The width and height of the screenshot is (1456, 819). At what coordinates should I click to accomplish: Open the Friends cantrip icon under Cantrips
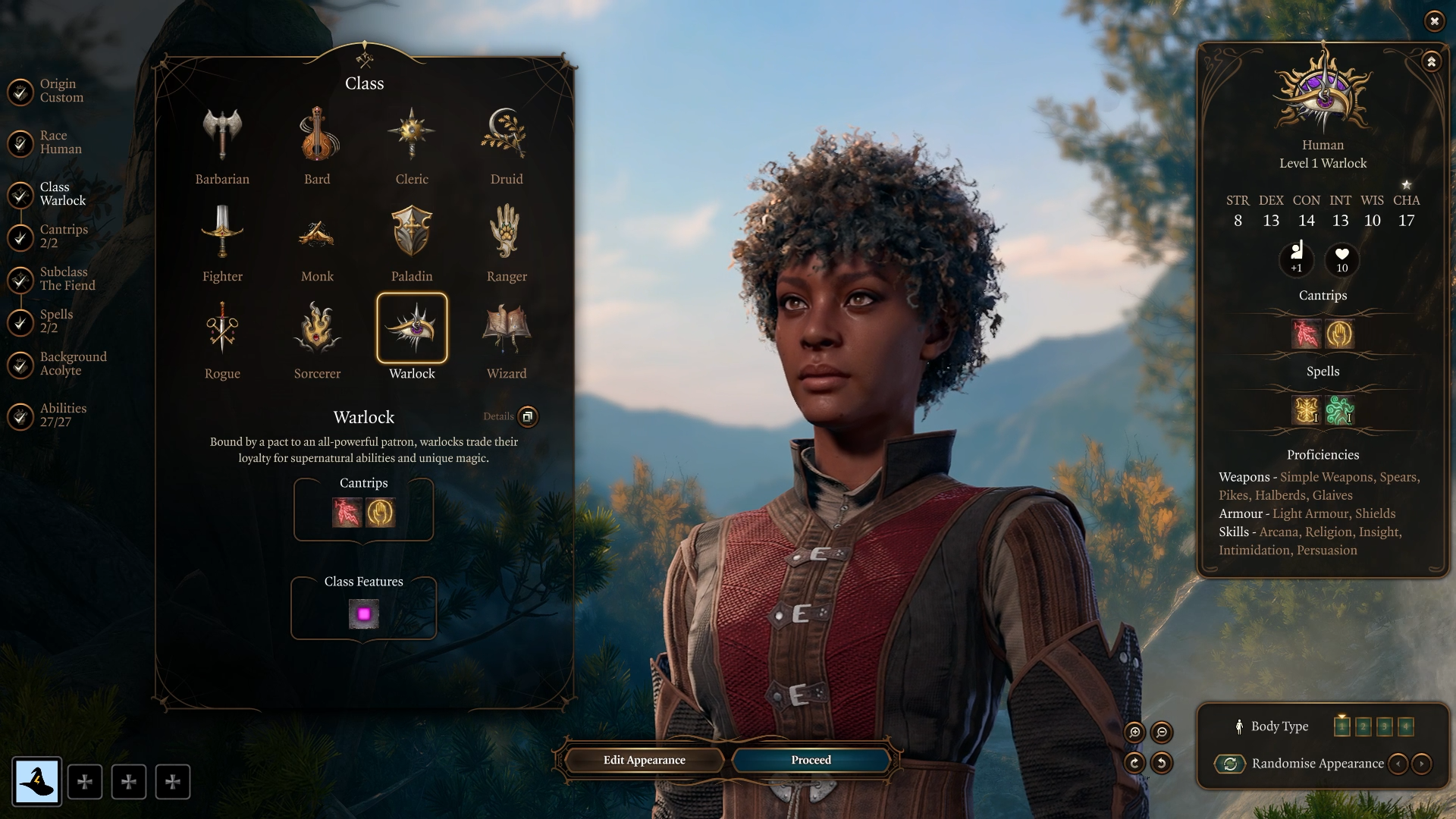(379, 513)
